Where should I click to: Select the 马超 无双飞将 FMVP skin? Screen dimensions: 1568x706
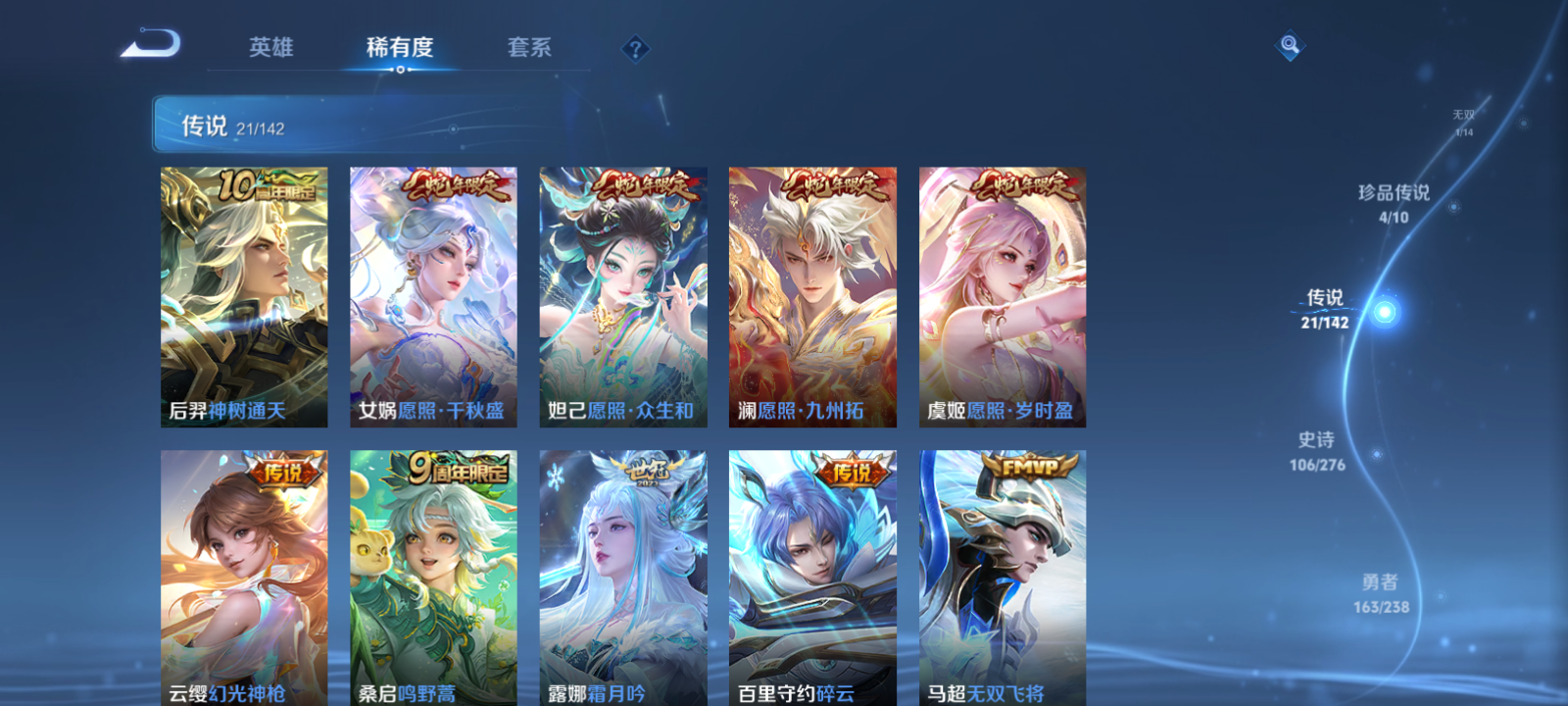tap(1002, 579)
